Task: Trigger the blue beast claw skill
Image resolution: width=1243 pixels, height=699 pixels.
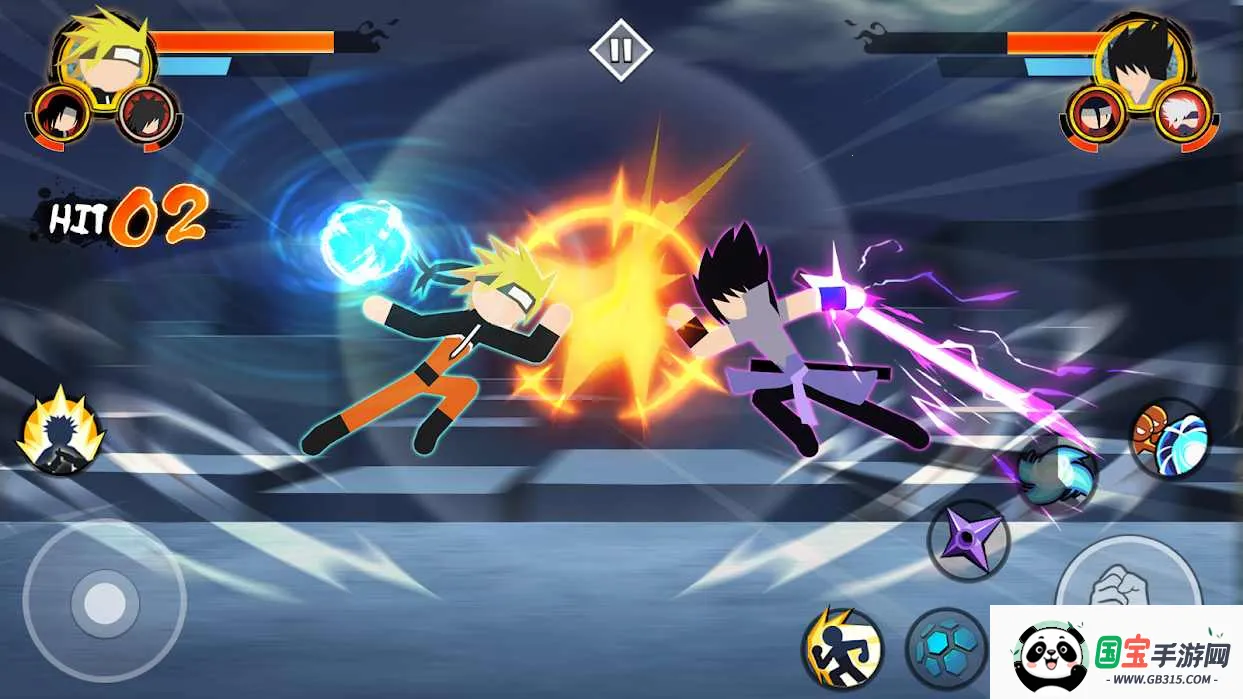Action: (x=1057, y=476)
